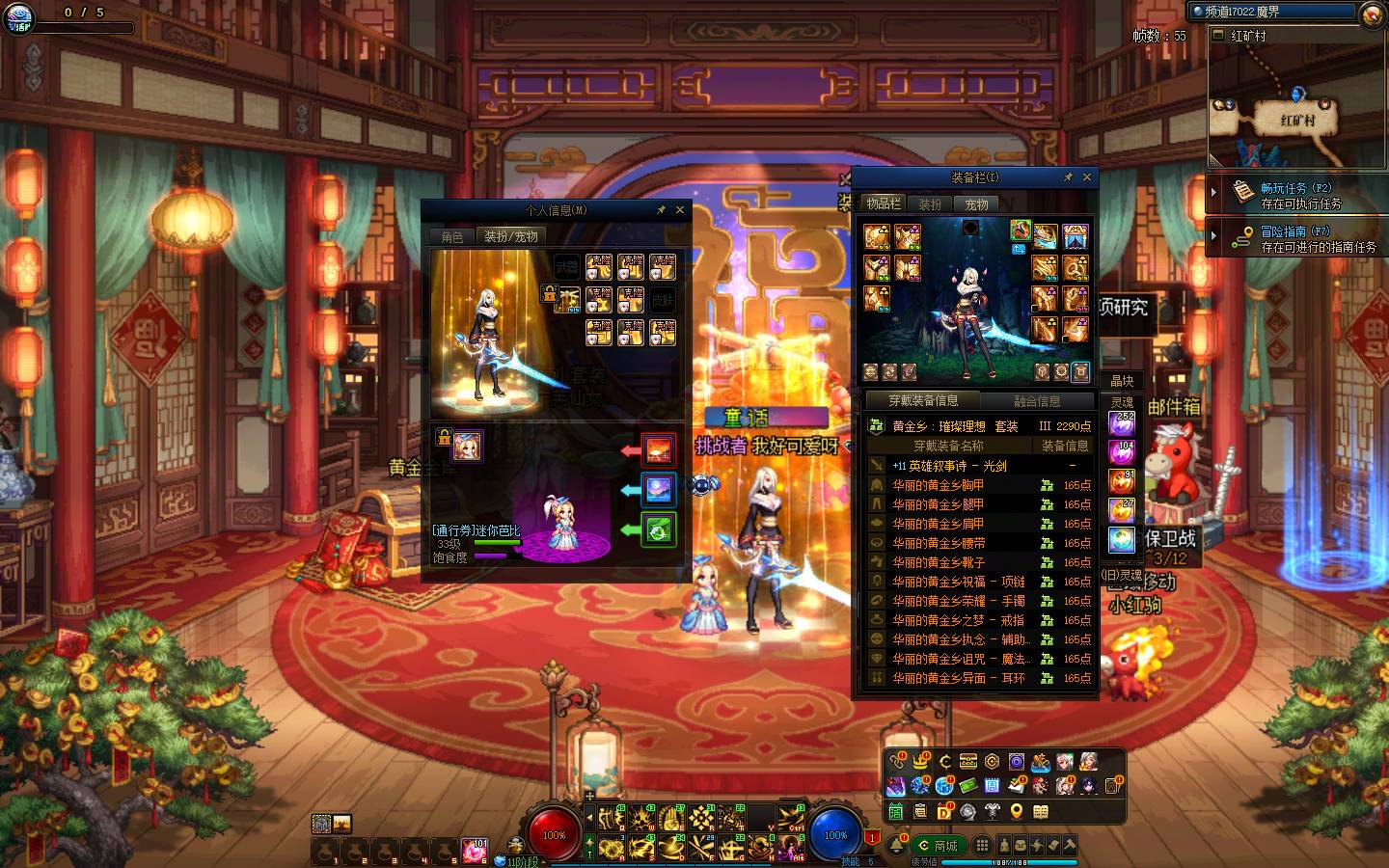This screenshot has width=1389, height=868.
Task: Close the 装备栏 equipment window
Action: tap(1087, 177)
